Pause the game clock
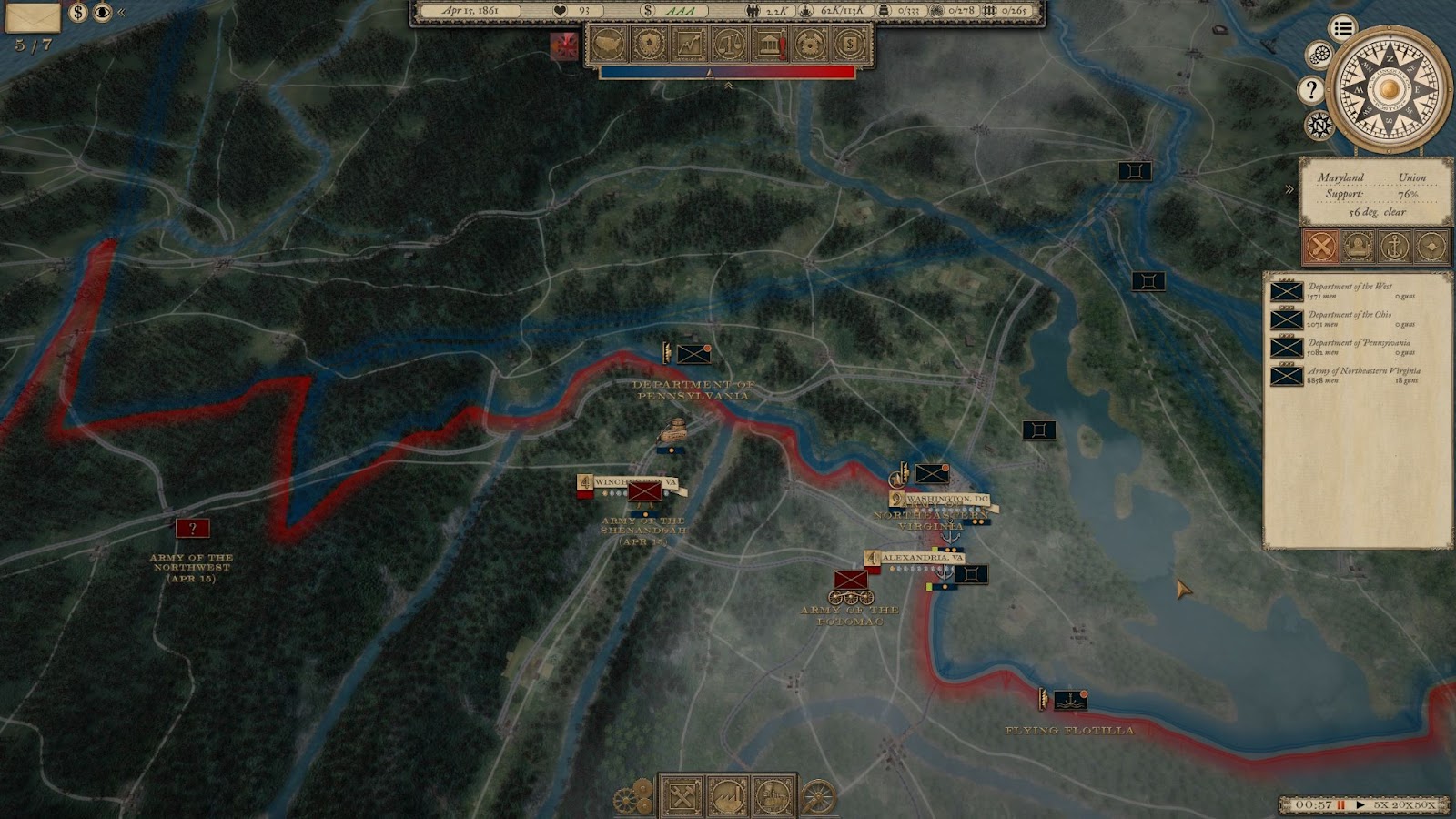 (1341, 805)
